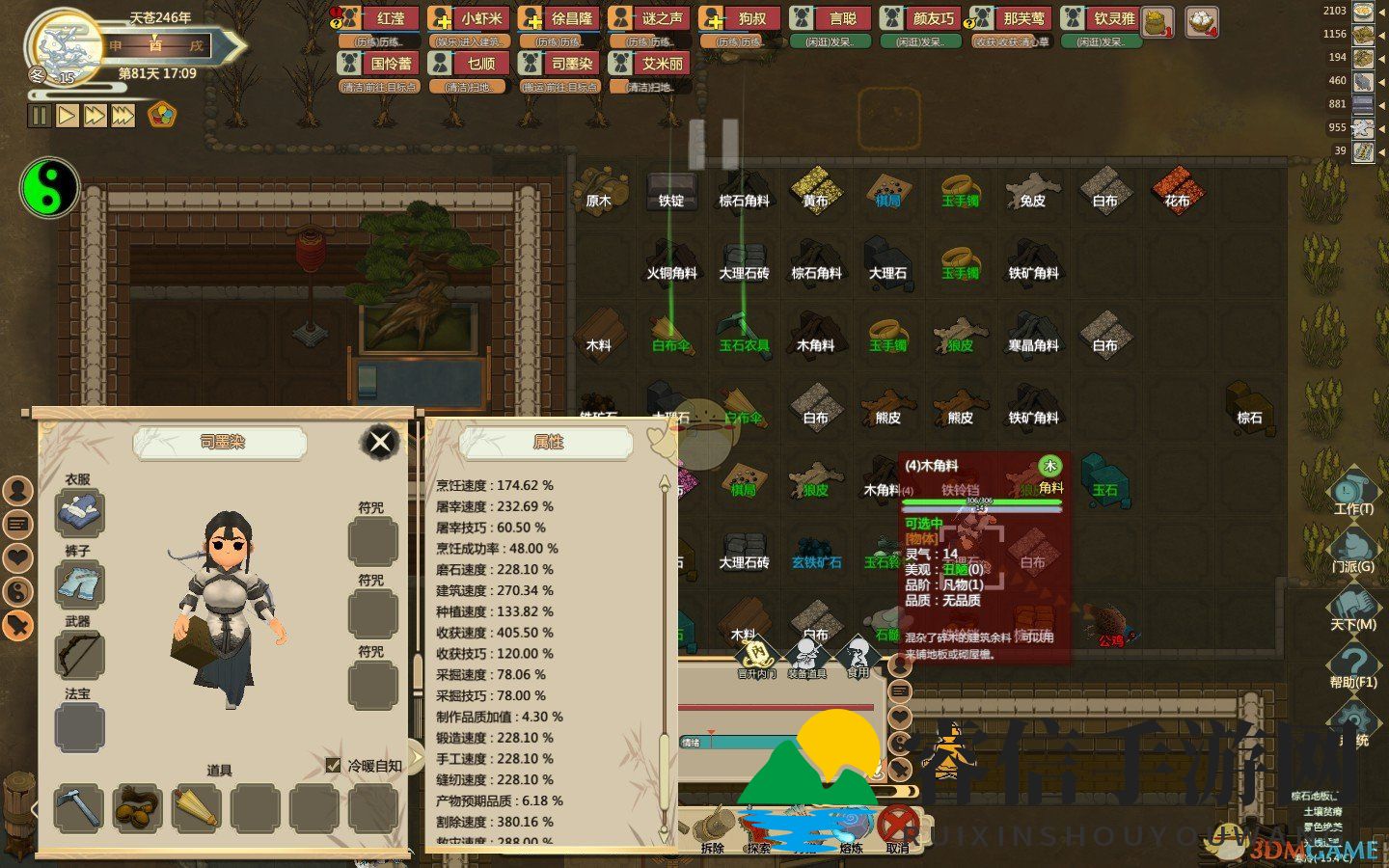Click the 取消 cancel command button
Screen dimensions: 1389x868
897,829
